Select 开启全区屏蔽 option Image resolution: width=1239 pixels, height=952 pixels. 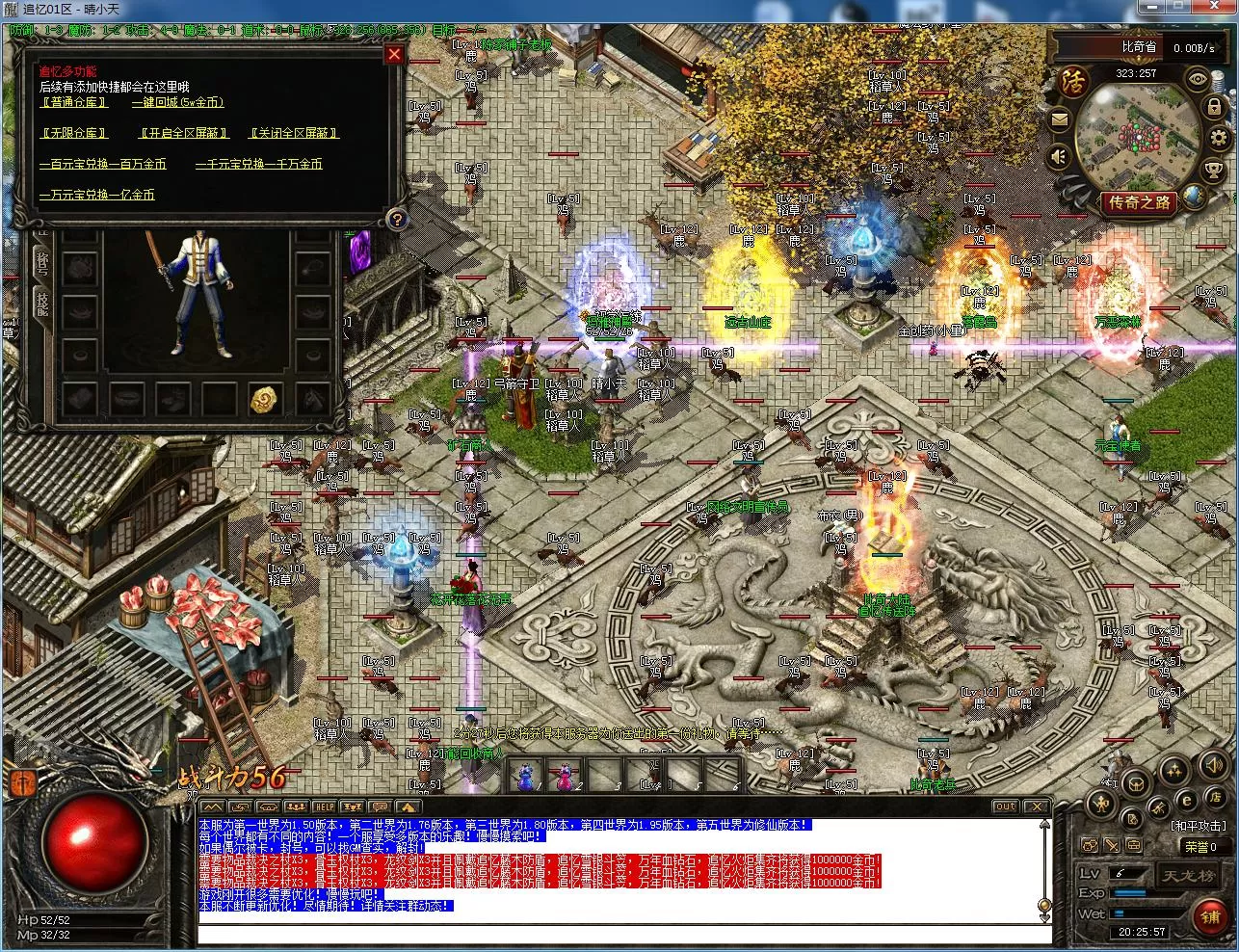pos(184,133)
